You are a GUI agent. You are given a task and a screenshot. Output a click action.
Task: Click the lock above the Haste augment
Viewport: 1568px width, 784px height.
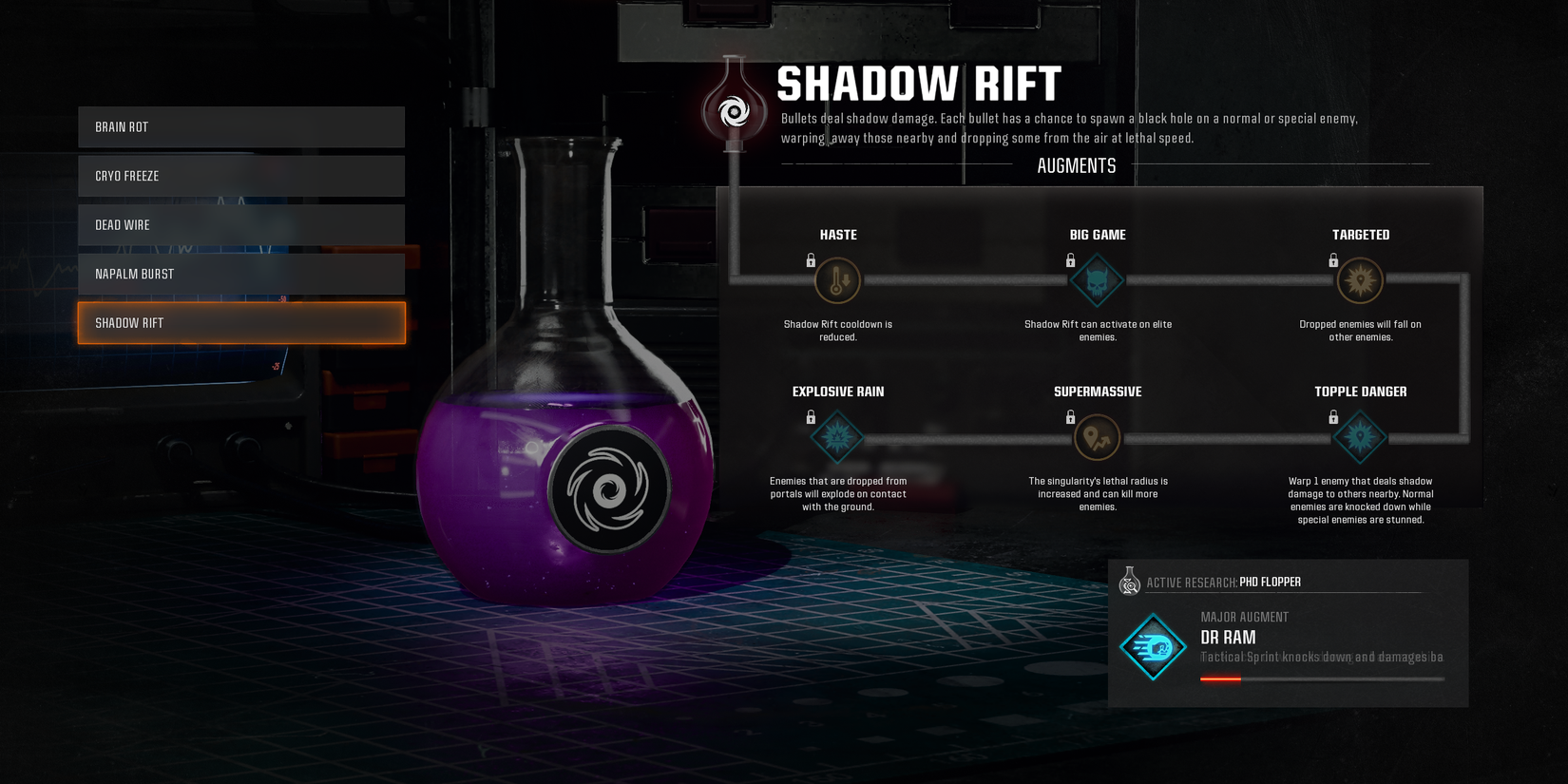pyautogui.click(x=811, y=259)
